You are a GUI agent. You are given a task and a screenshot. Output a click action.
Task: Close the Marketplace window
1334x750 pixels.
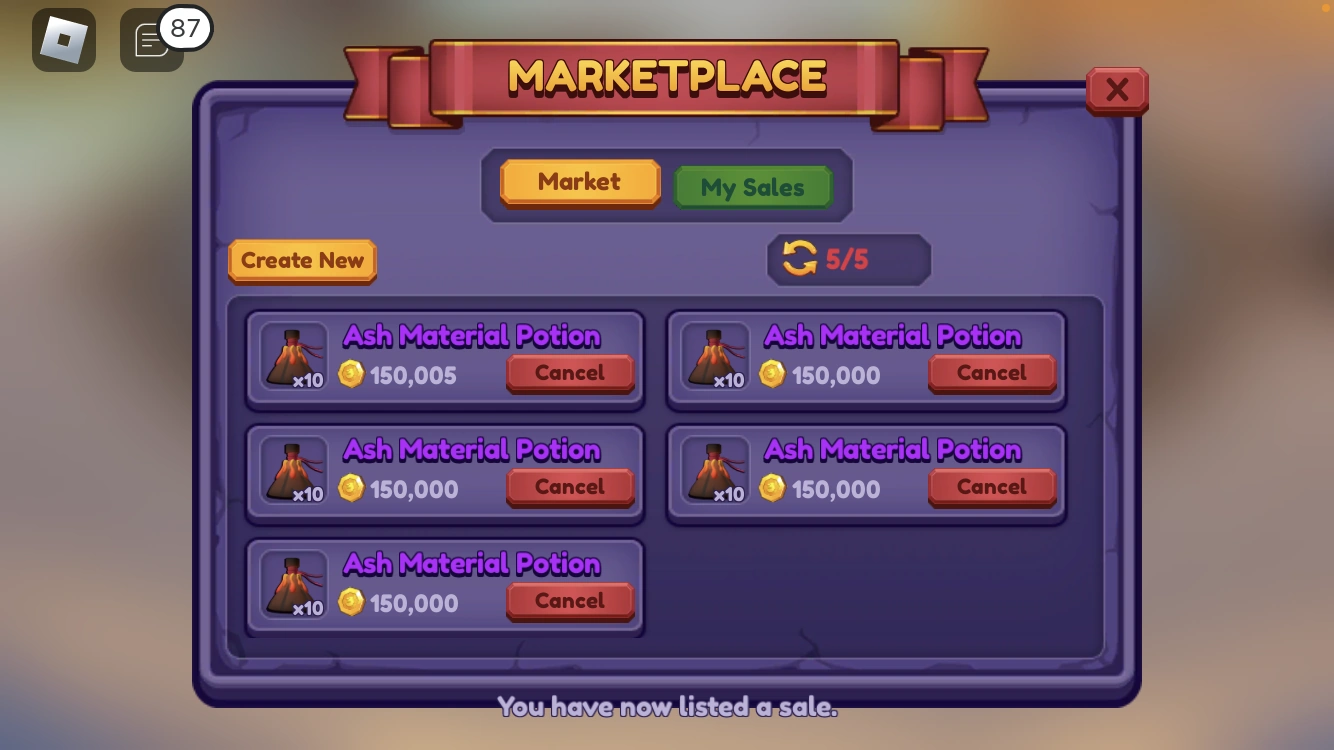(1117, 89)
